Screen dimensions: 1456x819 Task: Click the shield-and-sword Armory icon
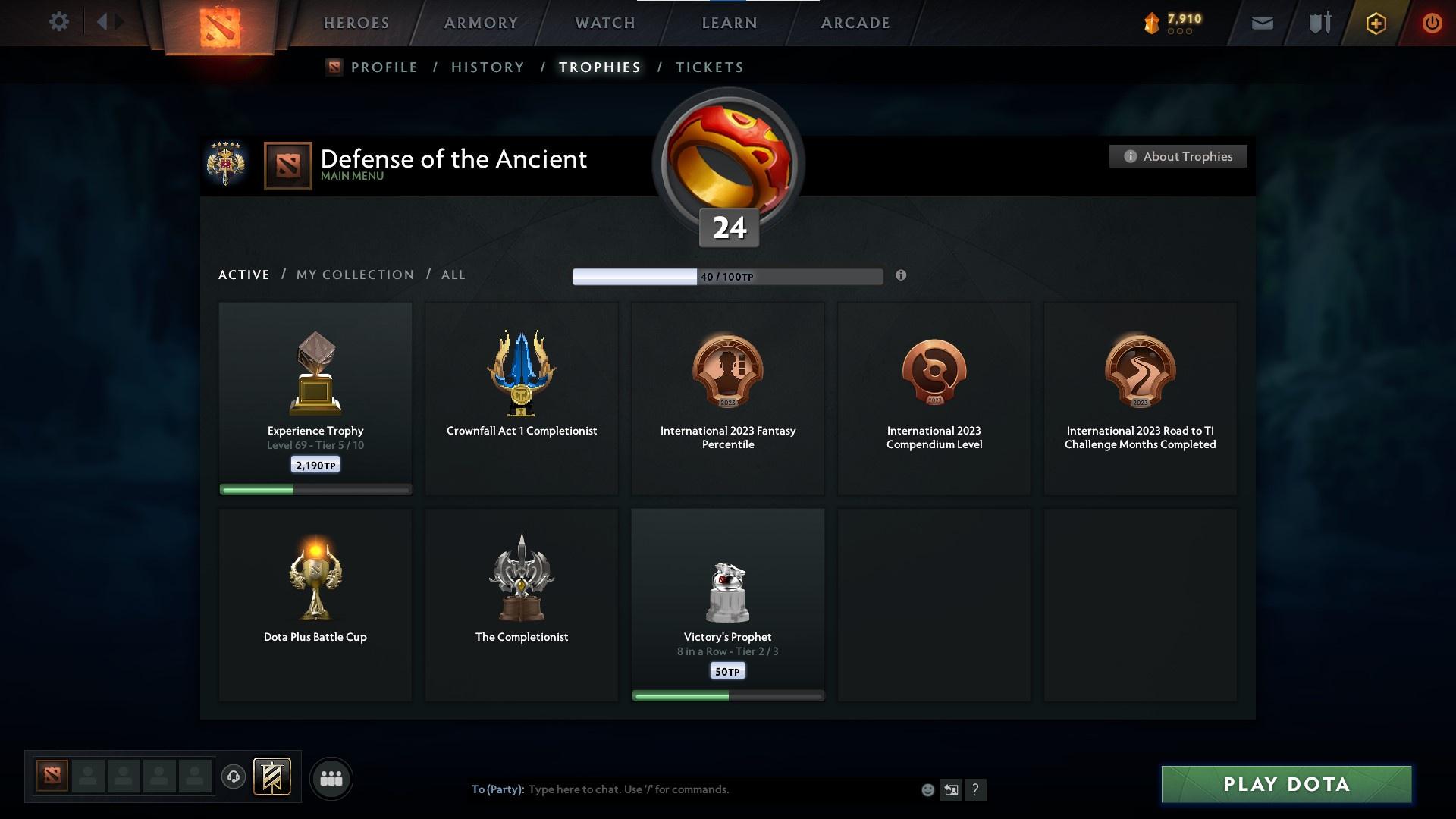pos(1319,23)
